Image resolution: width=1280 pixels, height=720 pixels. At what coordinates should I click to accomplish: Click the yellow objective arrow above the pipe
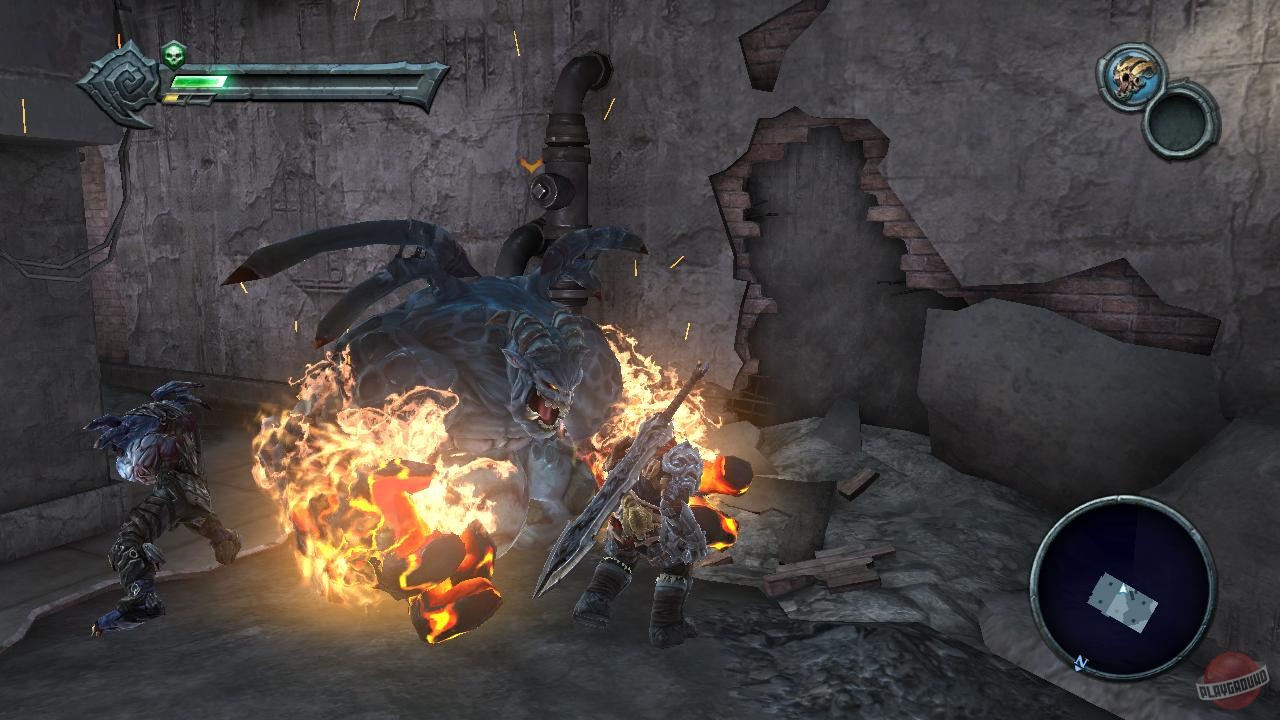click(533, 166)
